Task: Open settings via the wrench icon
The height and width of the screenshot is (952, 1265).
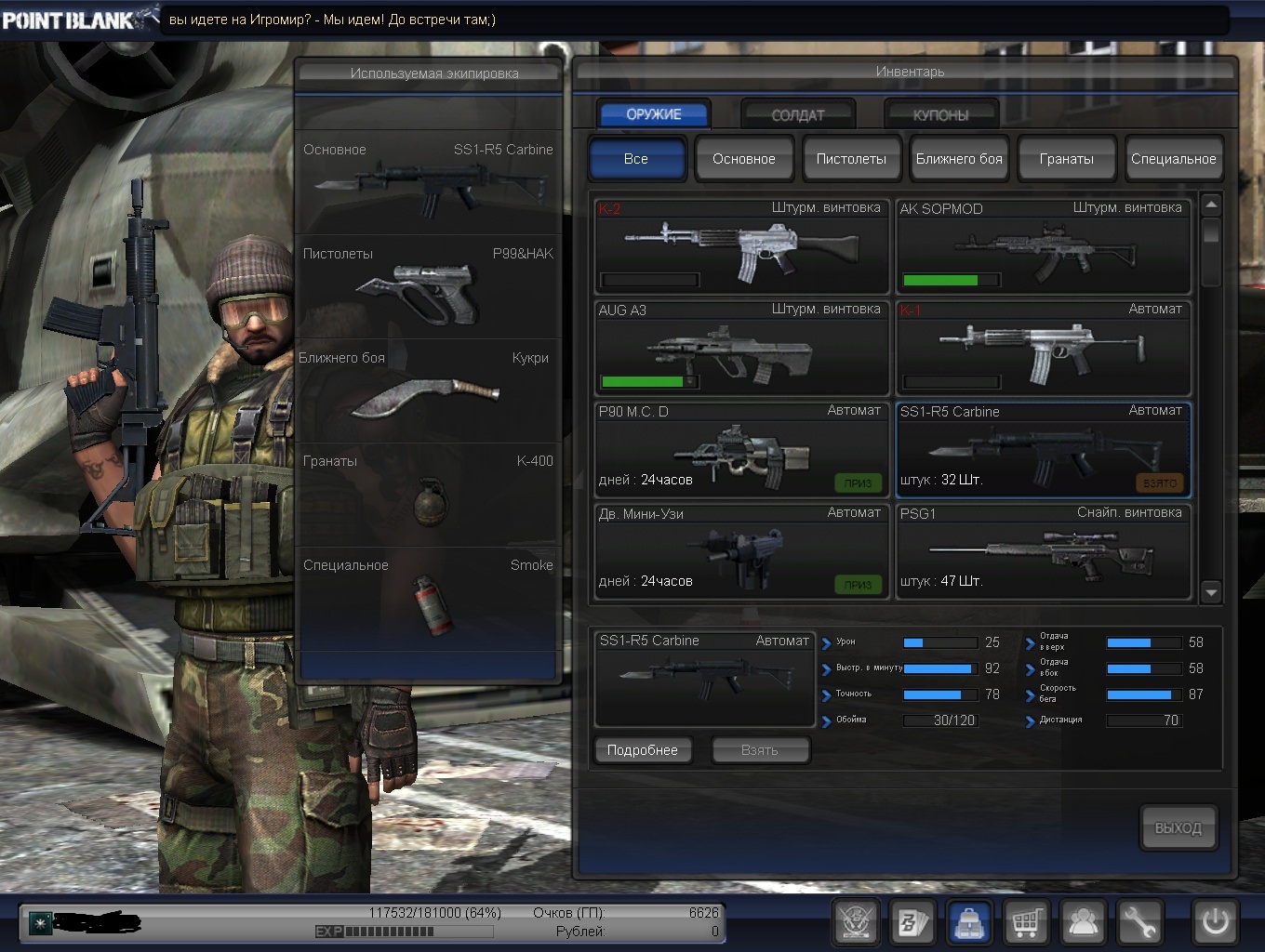Action: [1138, 922]
